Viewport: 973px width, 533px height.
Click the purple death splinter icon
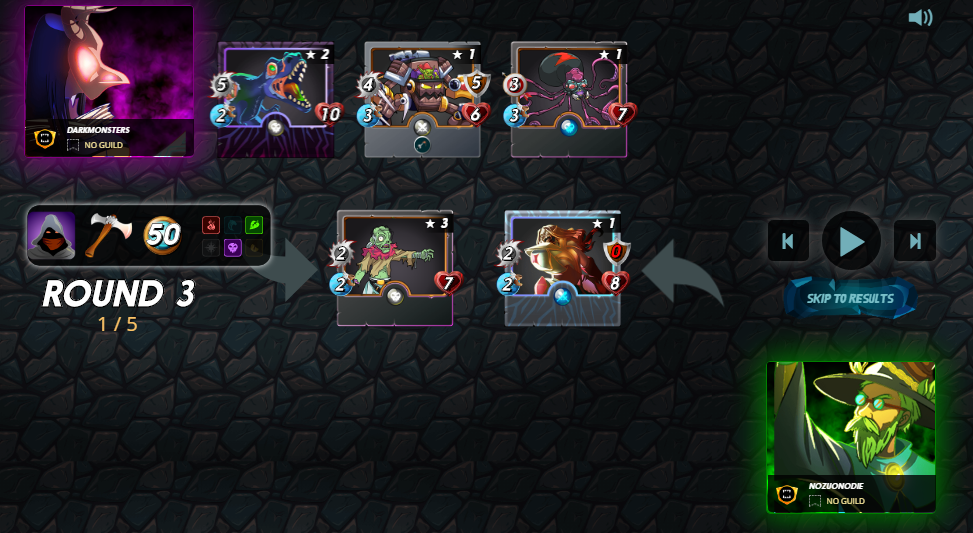tap(232, 247)
